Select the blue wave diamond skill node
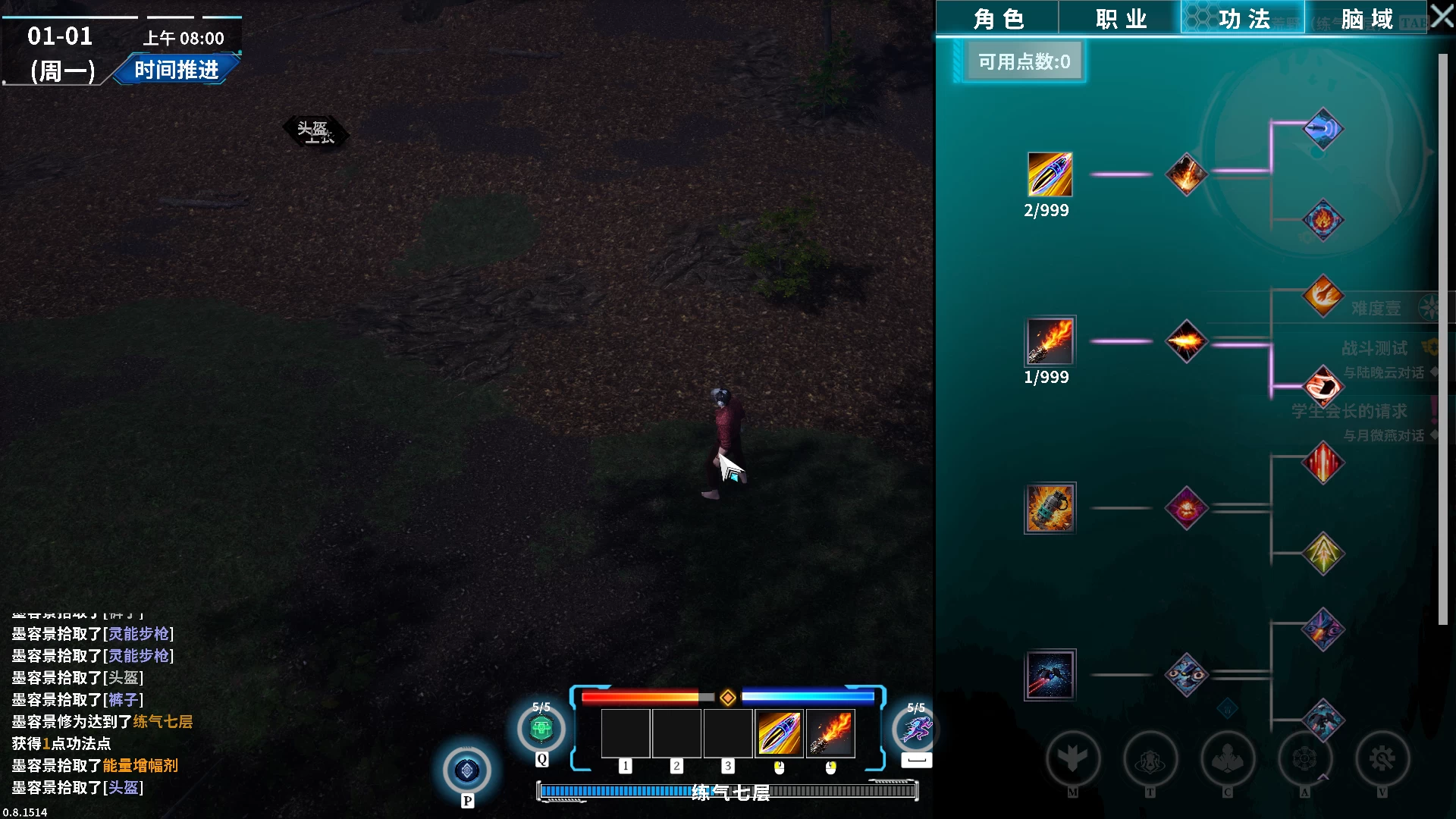The image size is (1456, 819). (1323, 129)
